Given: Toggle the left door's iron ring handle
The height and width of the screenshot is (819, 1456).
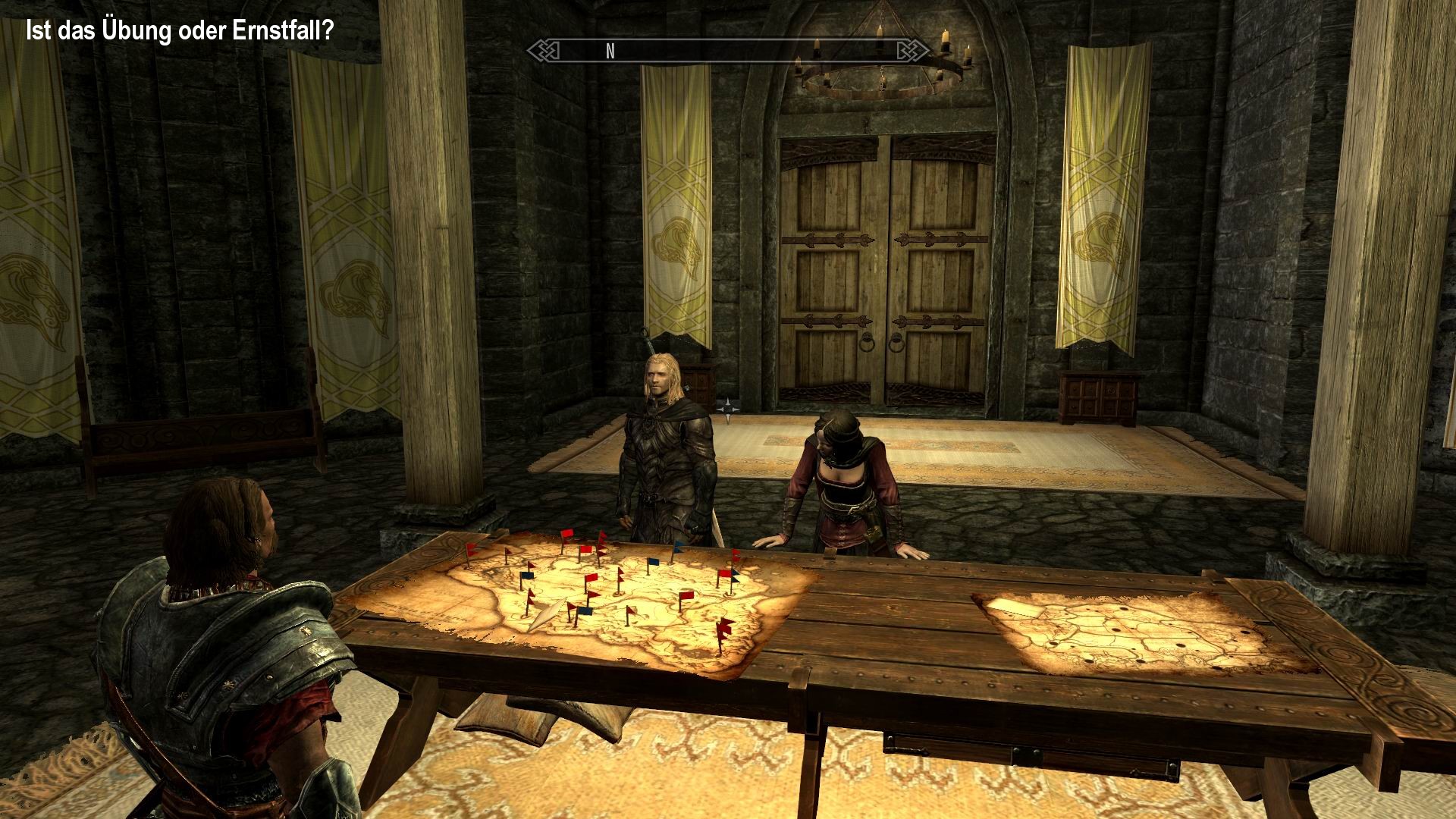Looking at the screenshot, I should [868, 344].
